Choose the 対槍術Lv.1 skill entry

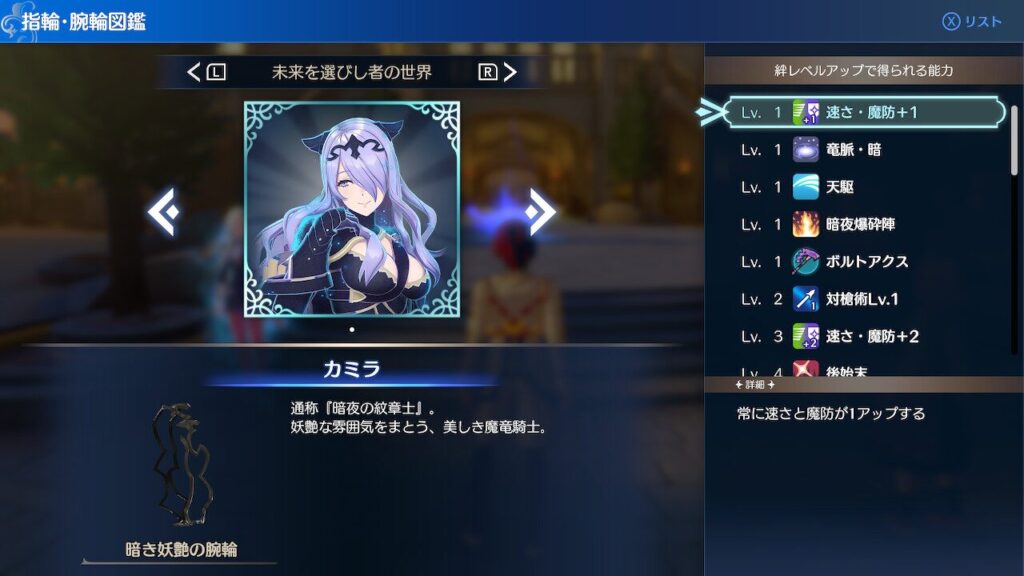[x=865, y=299]
